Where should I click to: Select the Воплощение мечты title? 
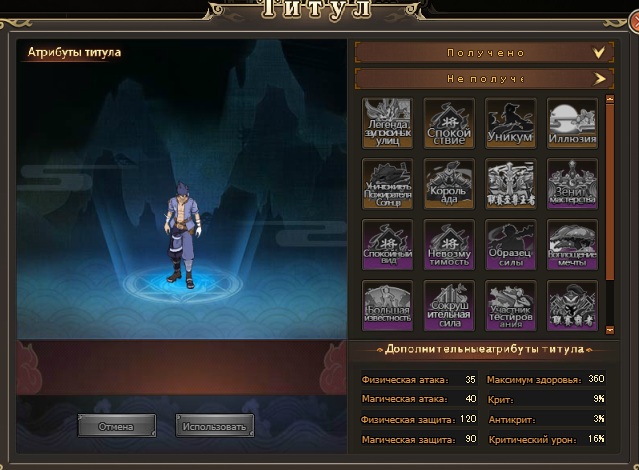572,245
